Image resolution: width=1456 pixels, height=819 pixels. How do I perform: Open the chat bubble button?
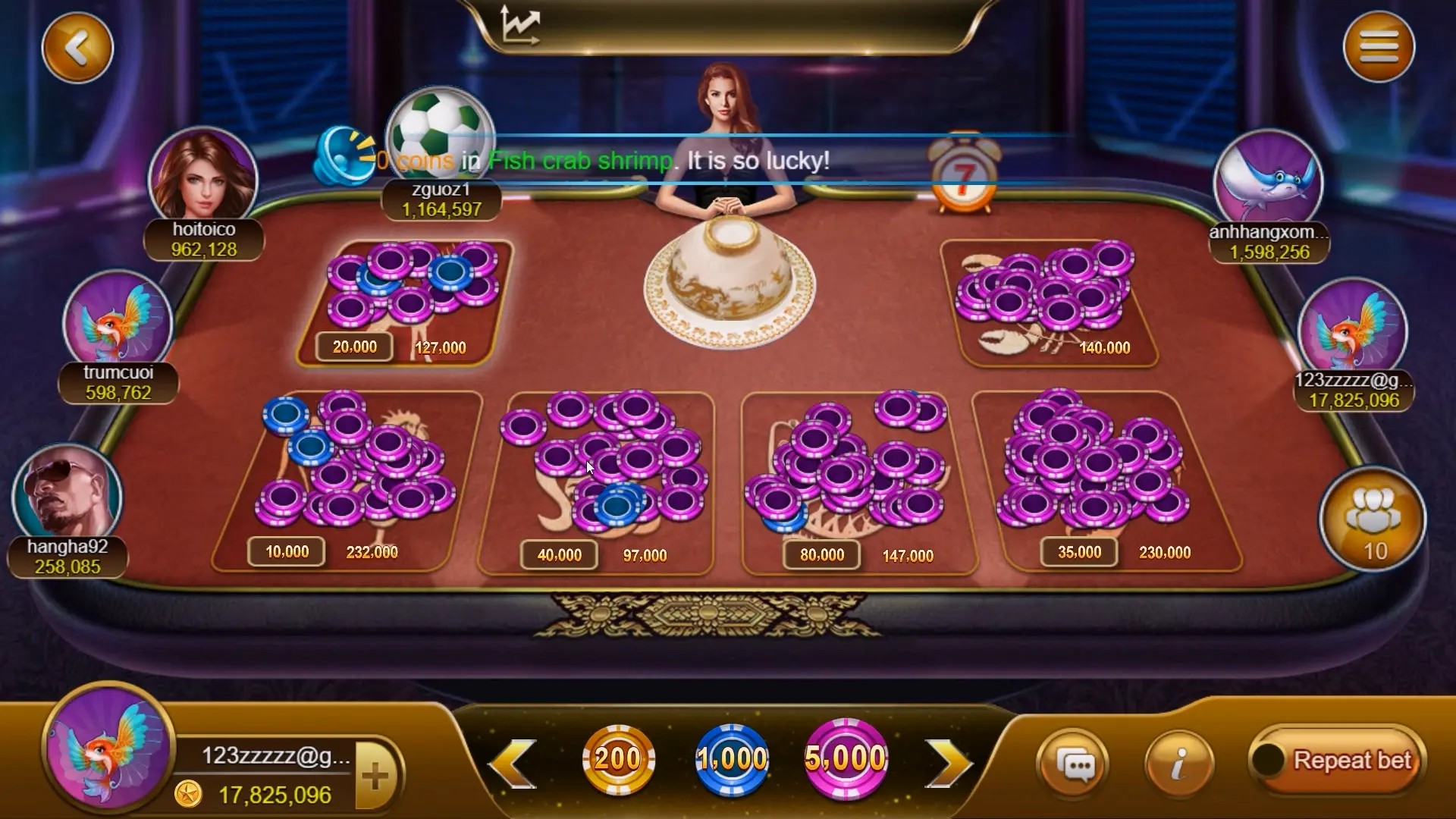click(1072, 764)
